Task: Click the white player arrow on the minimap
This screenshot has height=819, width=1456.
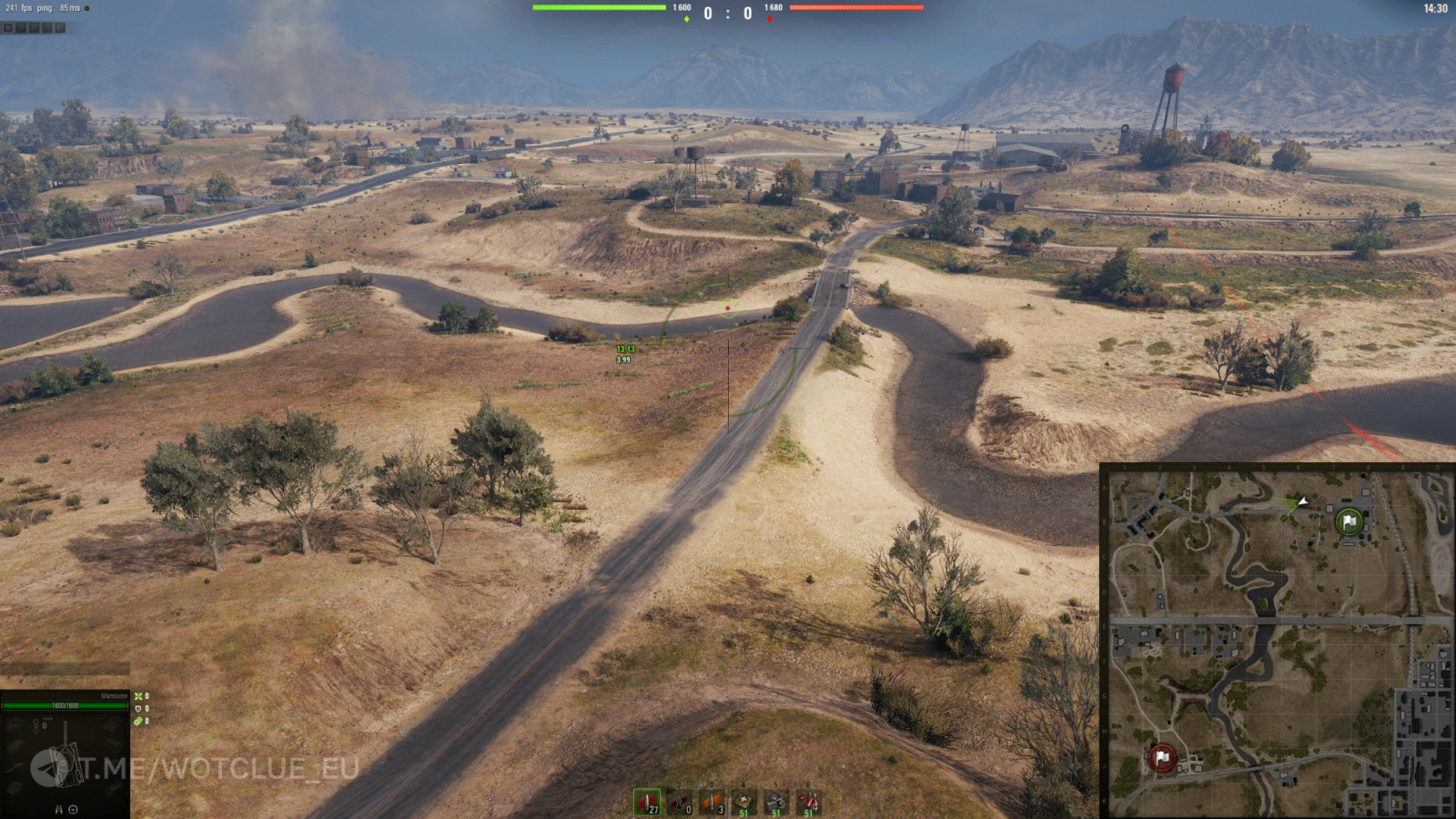Action: (1303, 501)
